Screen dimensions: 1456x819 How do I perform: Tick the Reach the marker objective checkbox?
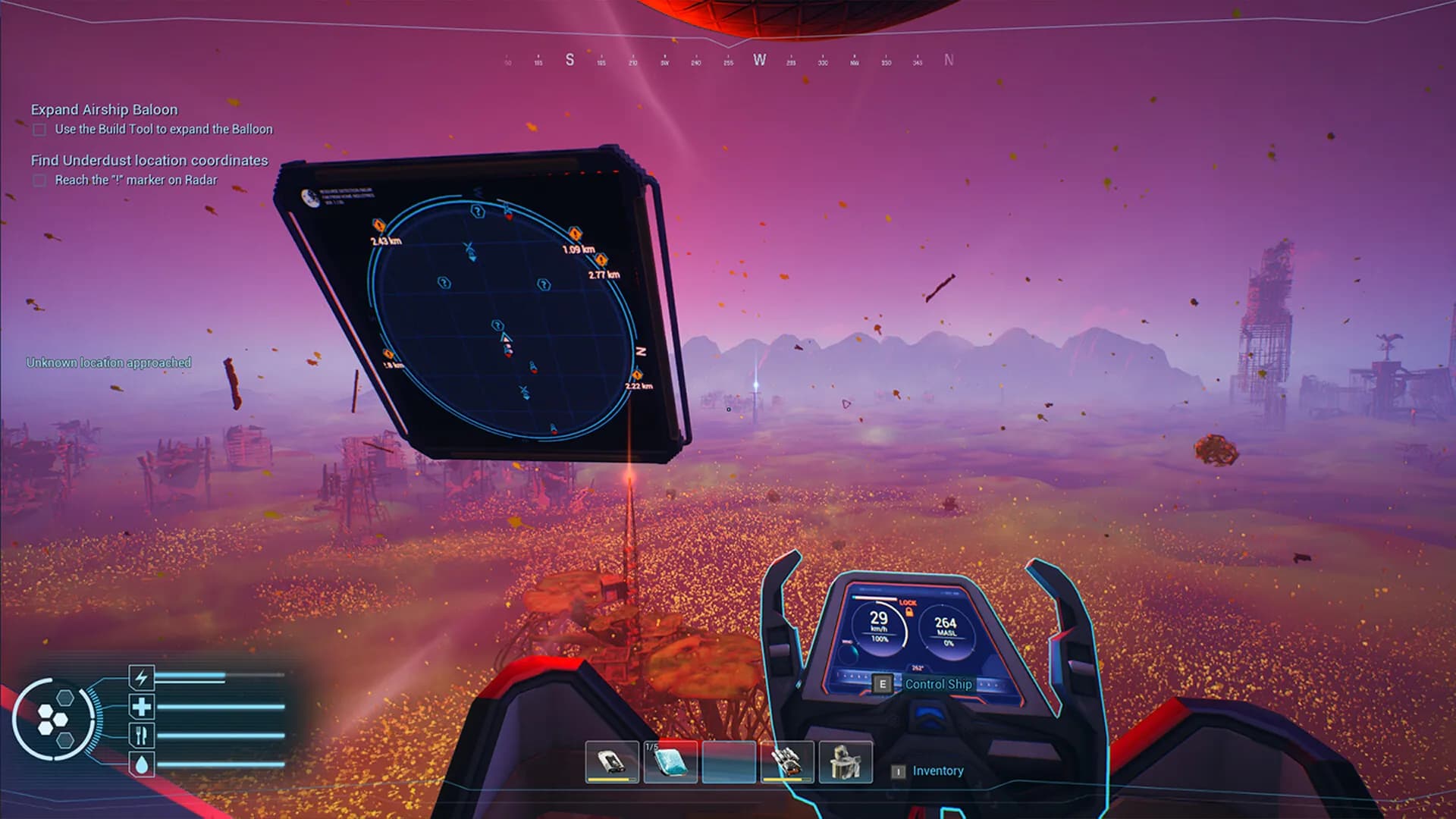(39, 180)
